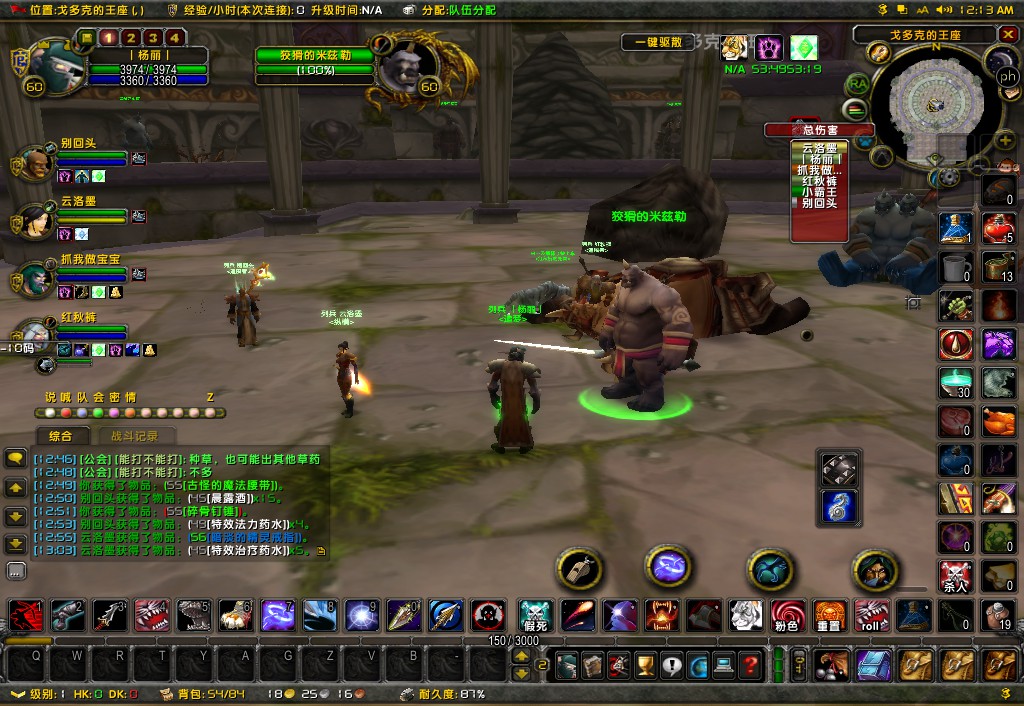
Task: Open the red question mark help menu
Action: [x=749, y=664]
